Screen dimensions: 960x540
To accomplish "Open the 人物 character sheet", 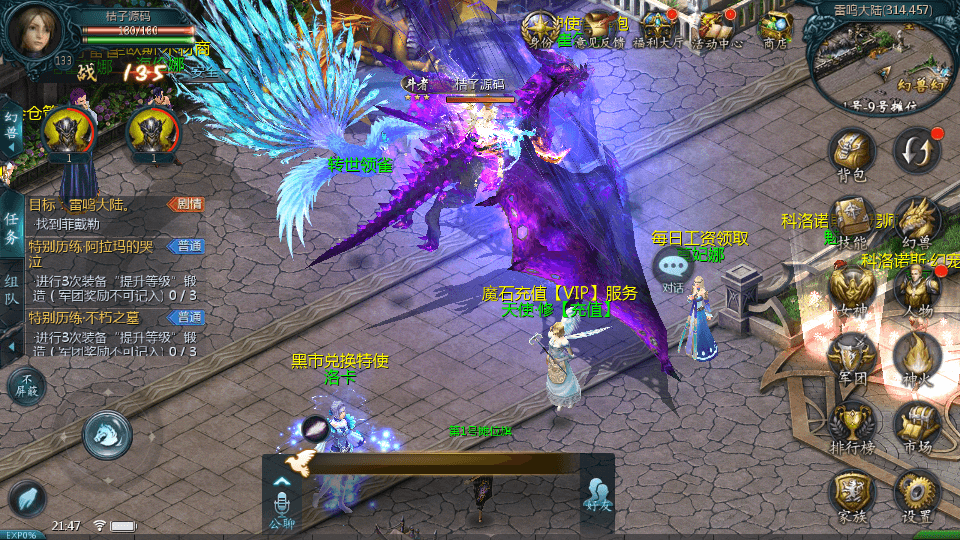I will pyautogui.click(x=915, y=289).
